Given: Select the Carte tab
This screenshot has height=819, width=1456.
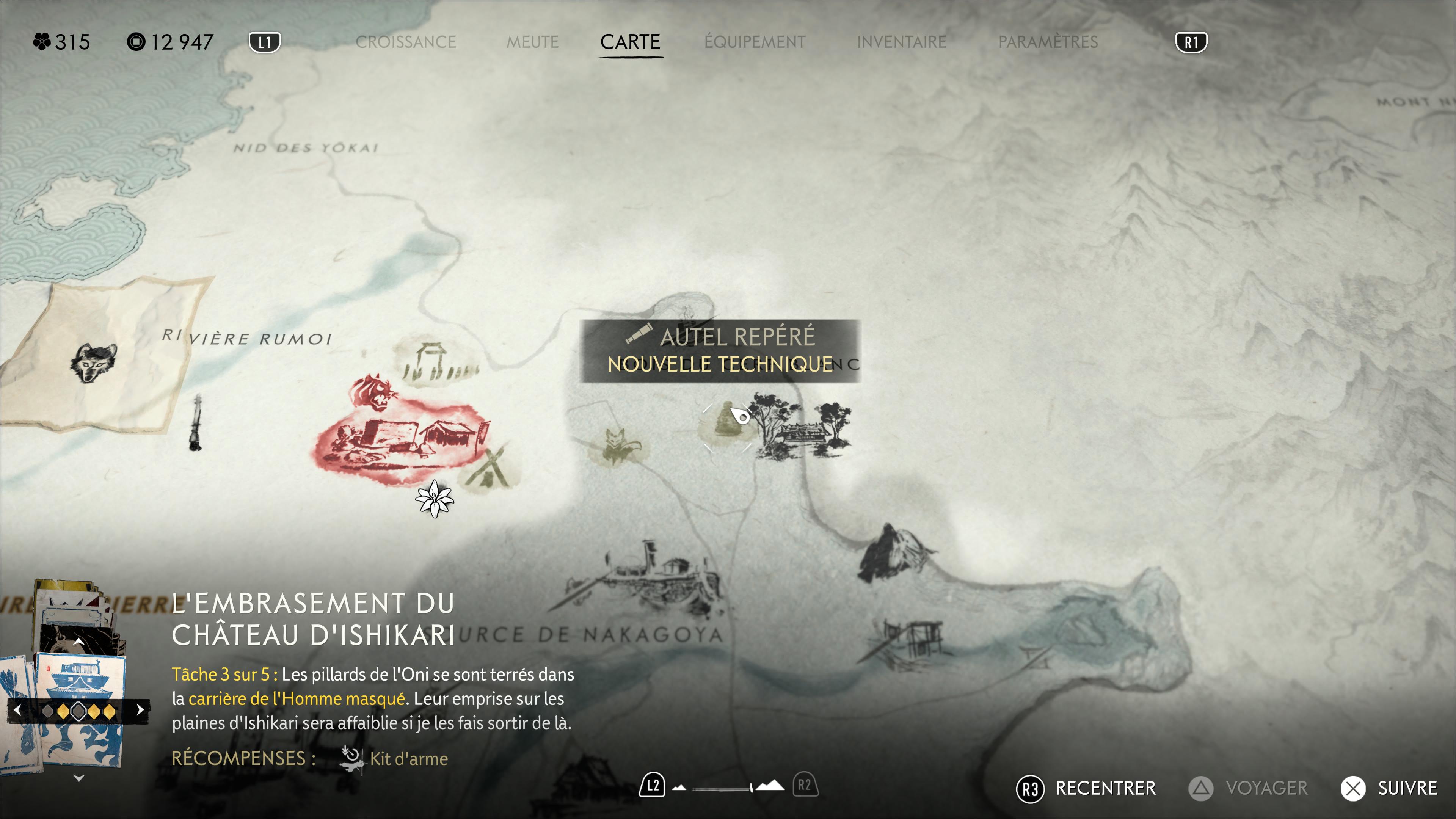Looking at the screenshot, I should (x=630, y=42).
